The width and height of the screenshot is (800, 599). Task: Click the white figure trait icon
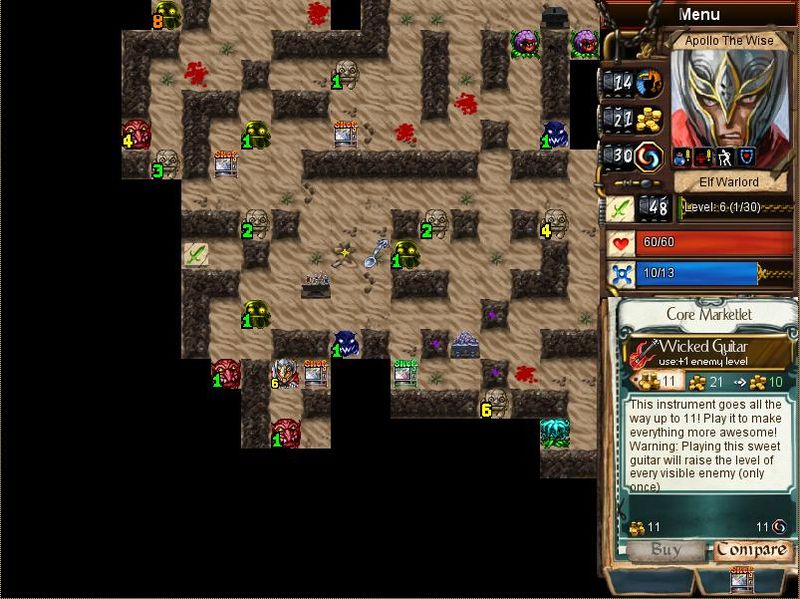(x=725, y=157)
